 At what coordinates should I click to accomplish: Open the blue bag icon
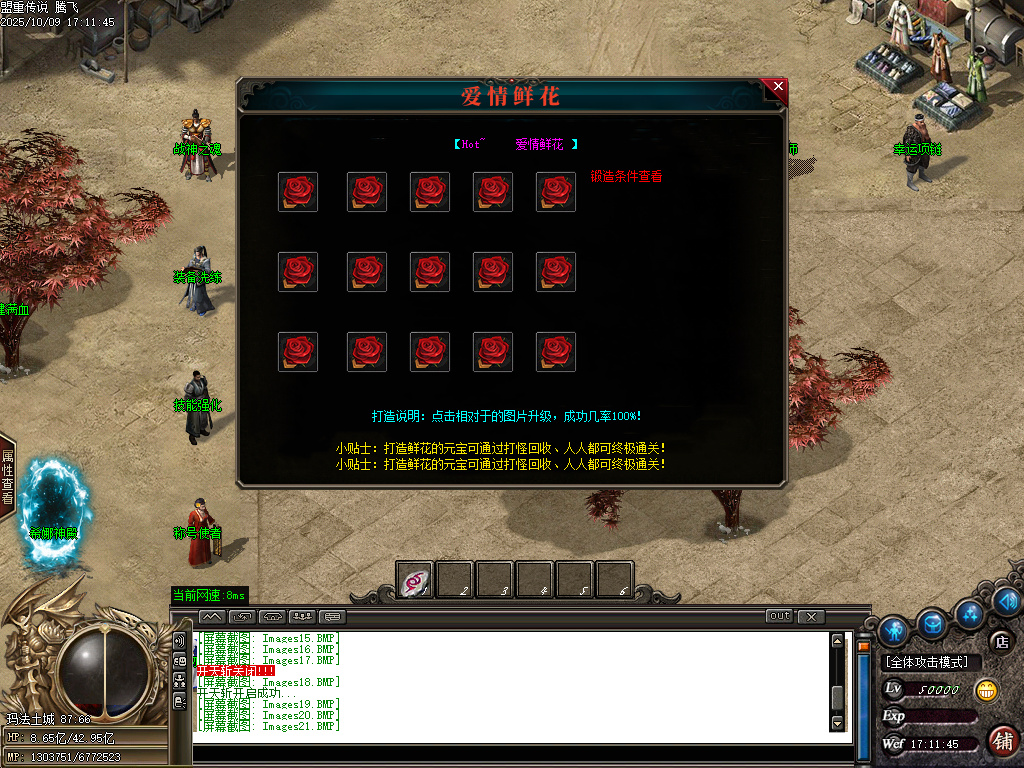pyautogui.click(x=932, y=624)
